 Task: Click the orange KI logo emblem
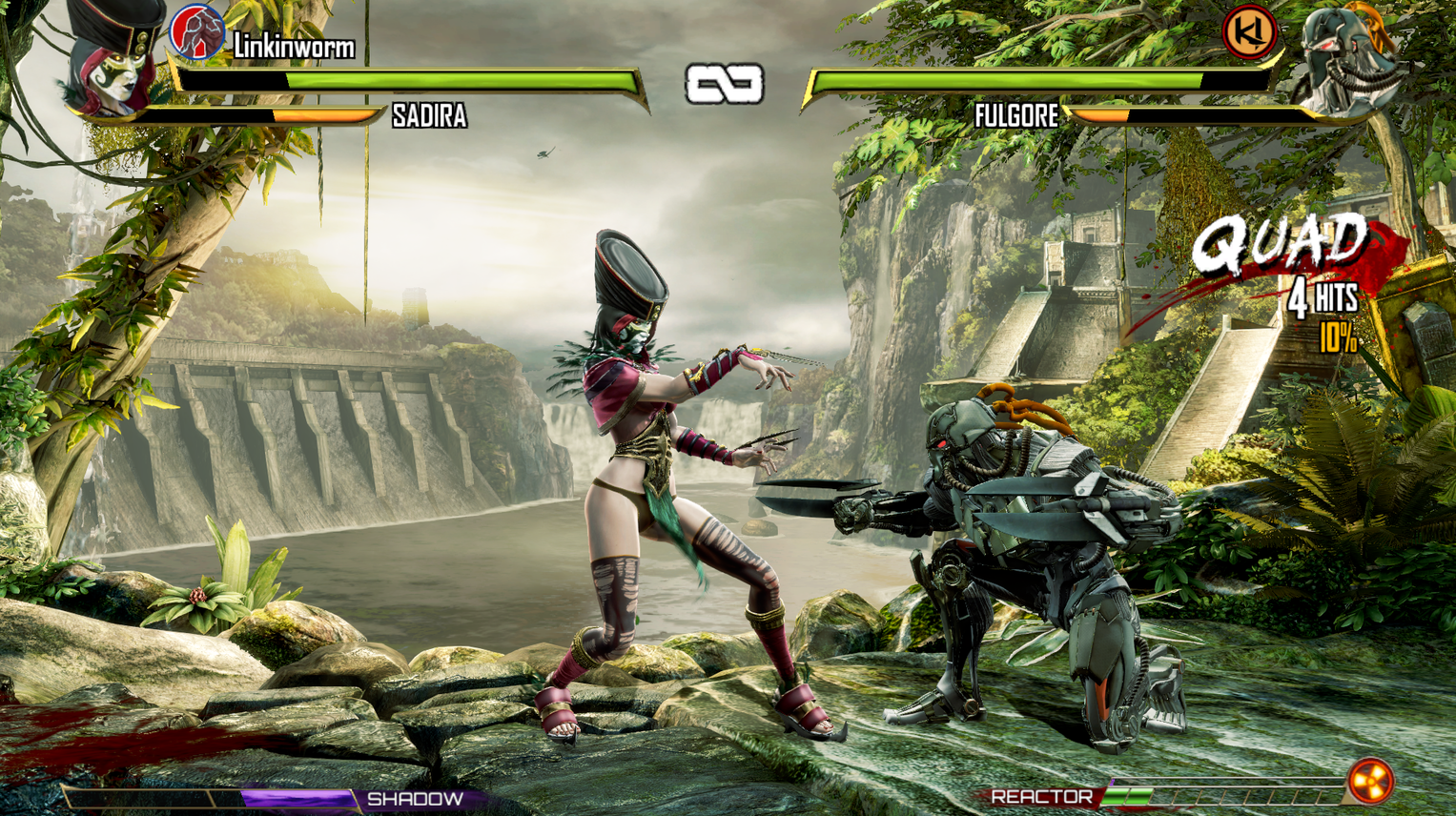click(x=1249, y=31)
